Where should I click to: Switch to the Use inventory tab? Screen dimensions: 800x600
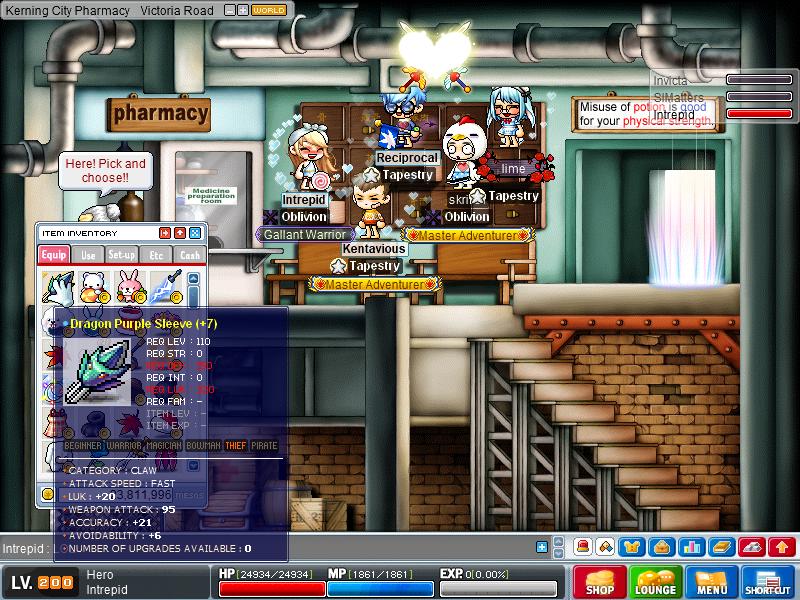[x=88, y=255]
